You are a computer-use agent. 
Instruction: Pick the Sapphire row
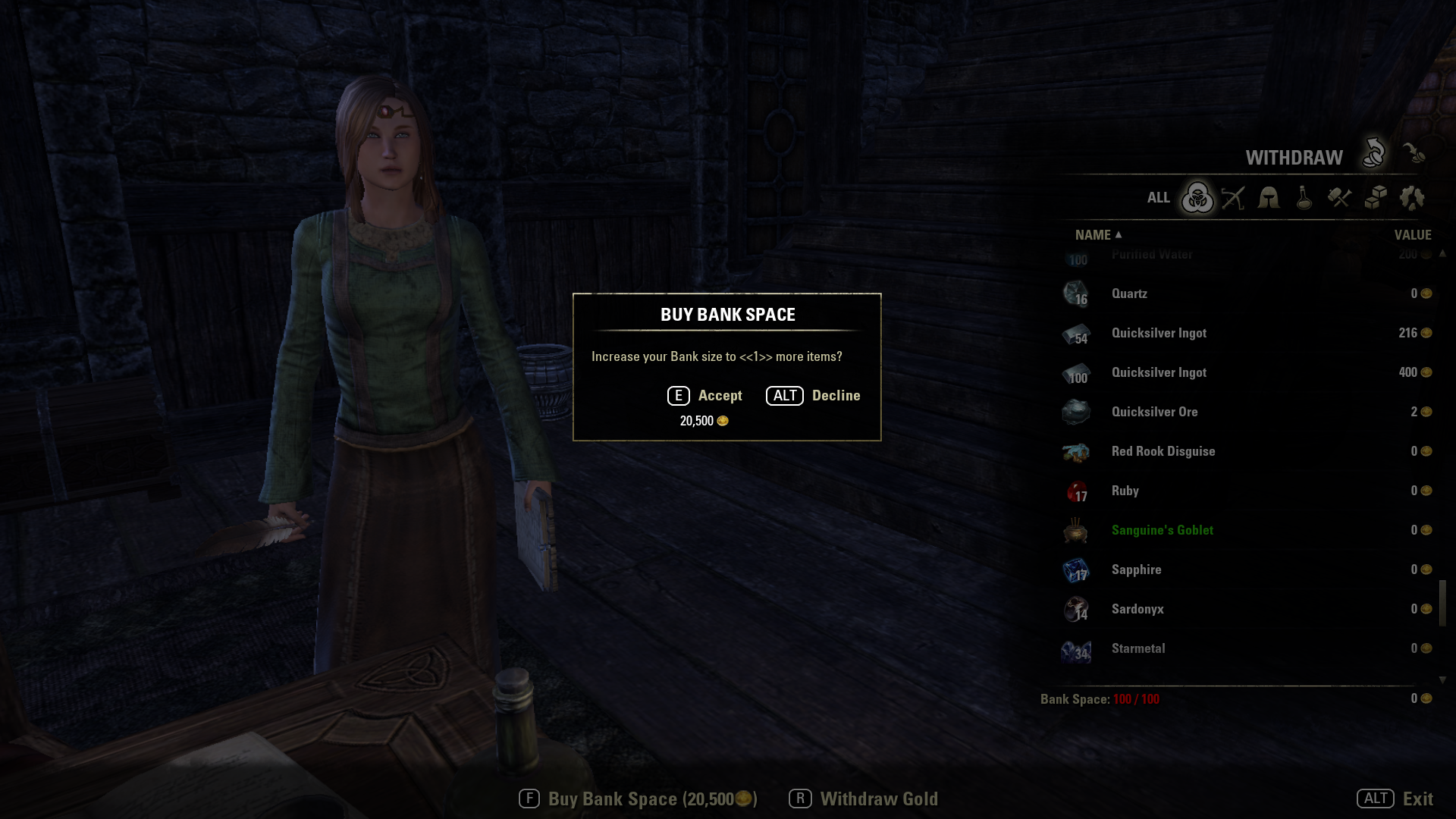coord(1136,570)
